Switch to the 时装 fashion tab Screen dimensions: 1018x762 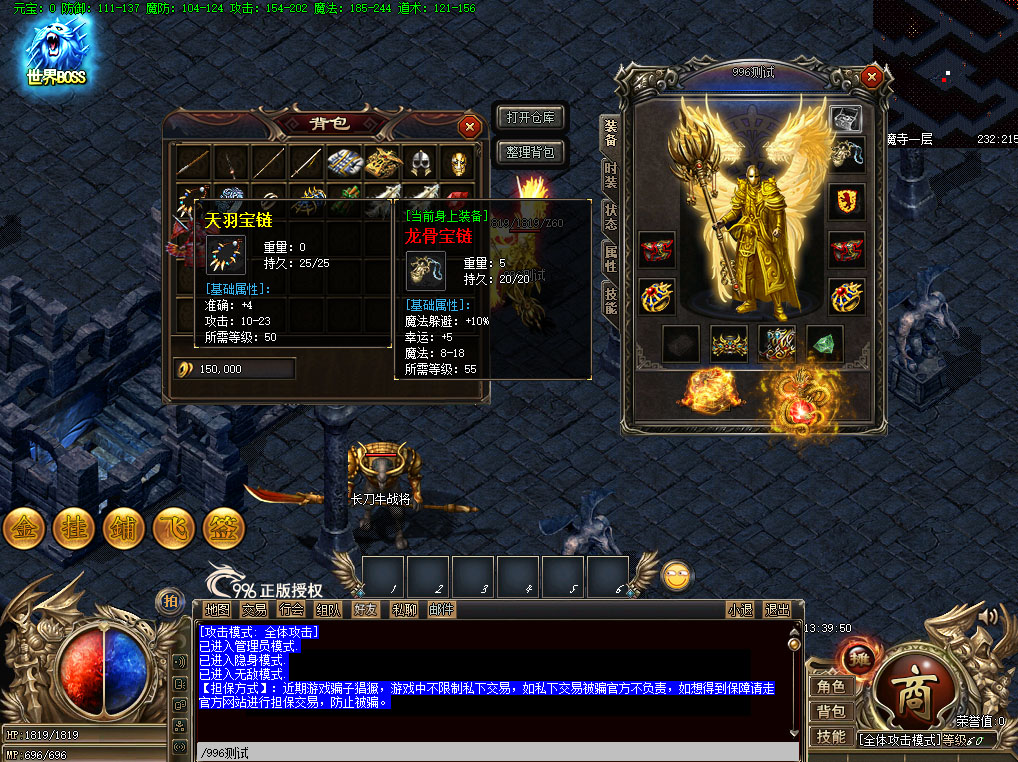[x=610, y=174]
